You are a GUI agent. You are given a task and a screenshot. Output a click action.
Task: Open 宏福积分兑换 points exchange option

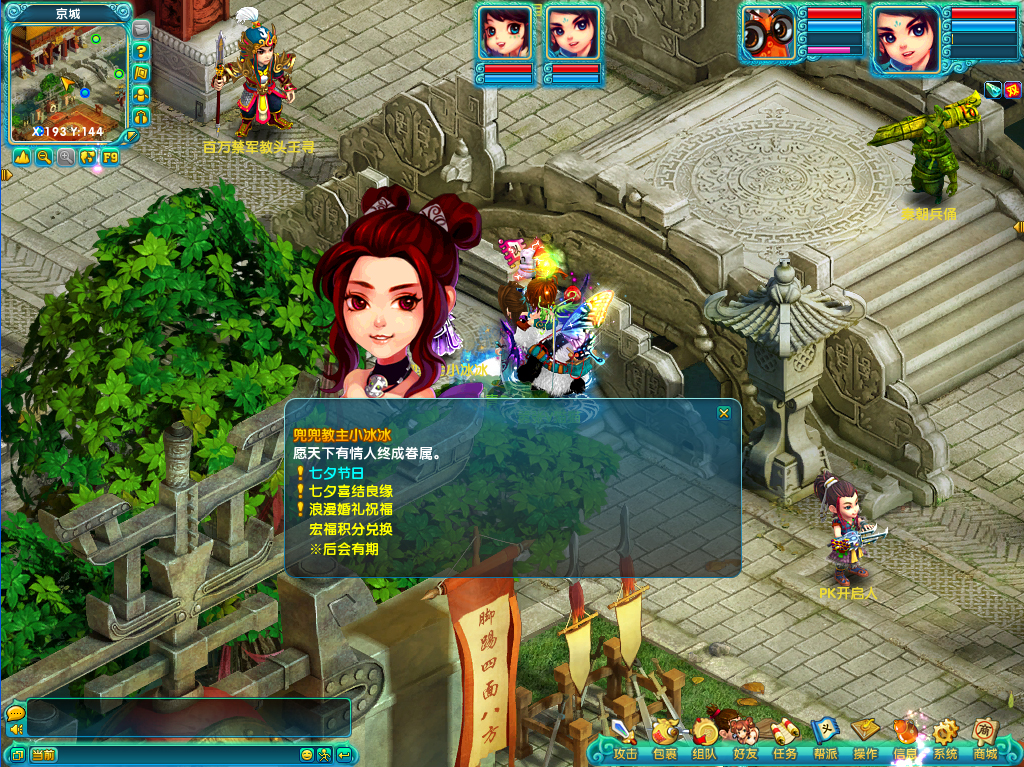(350, 529)
